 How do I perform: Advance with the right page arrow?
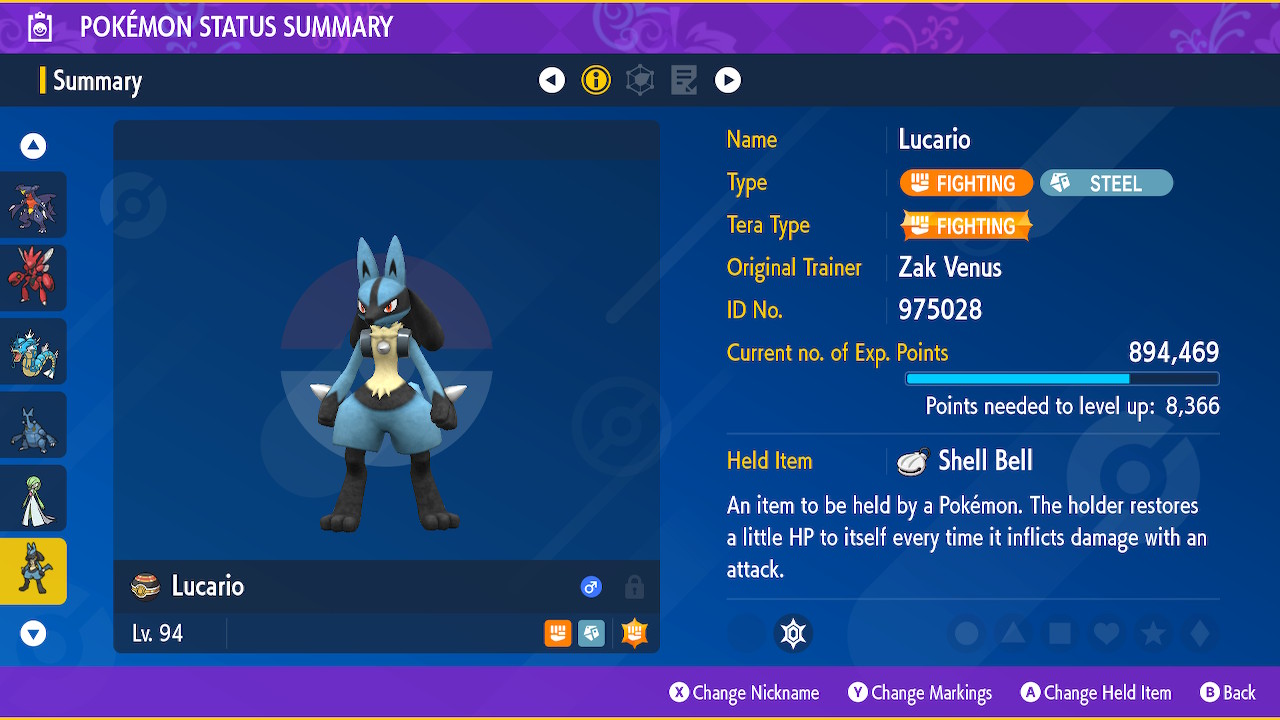click(x=728, y=80)
